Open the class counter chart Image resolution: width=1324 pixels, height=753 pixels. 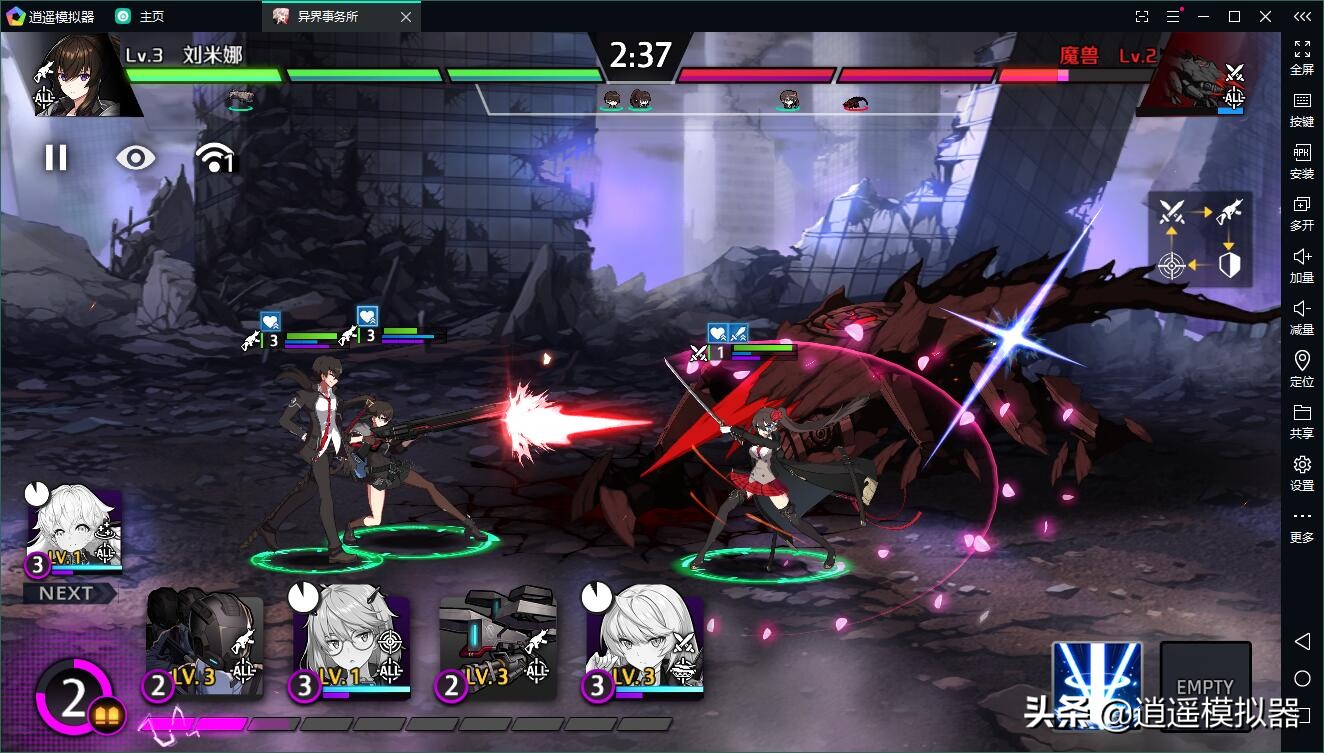pyautogui.click(x=1199, y=238)
